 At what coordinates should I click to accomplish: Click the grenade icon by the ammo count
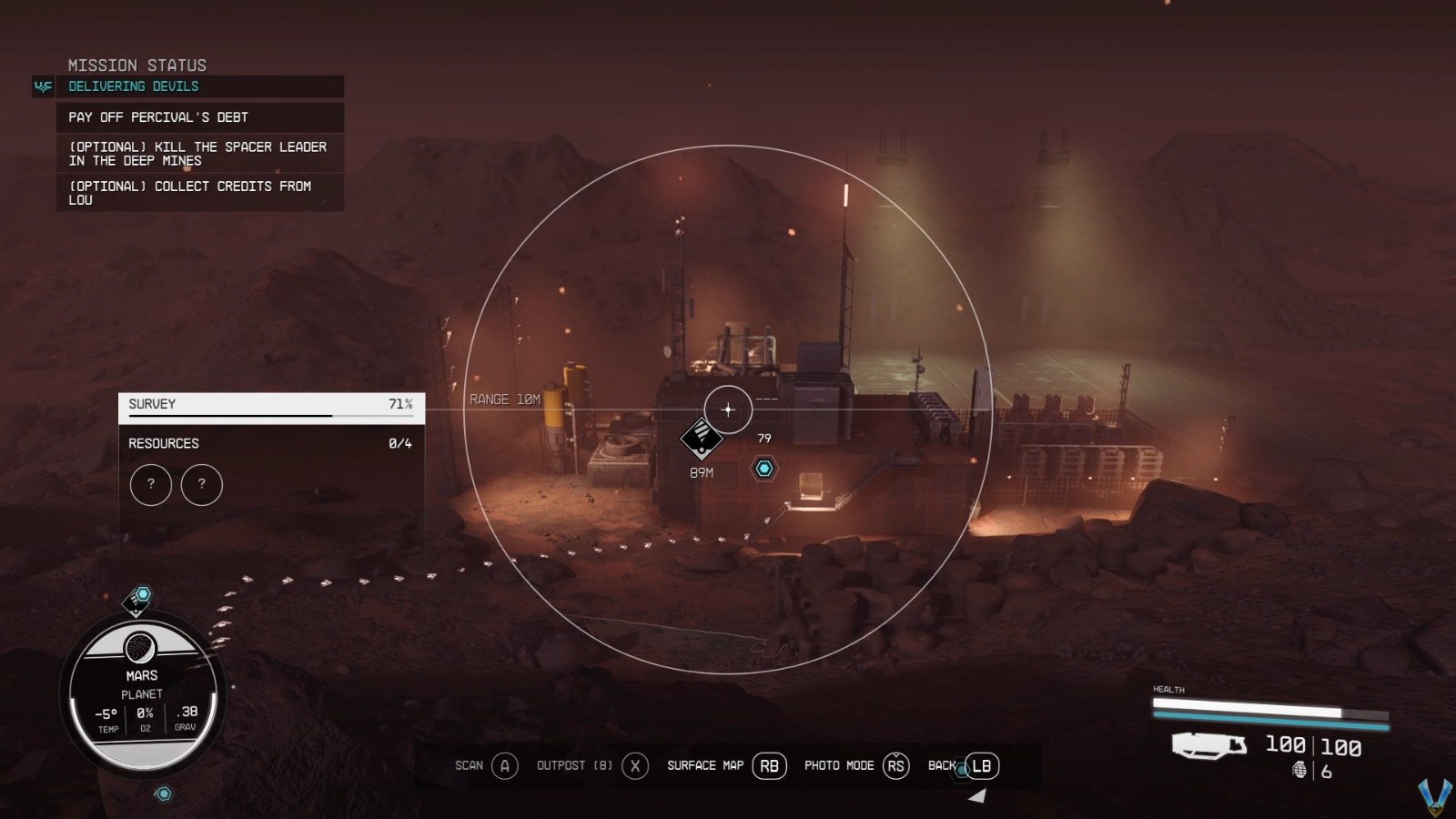pos(1300,771)
